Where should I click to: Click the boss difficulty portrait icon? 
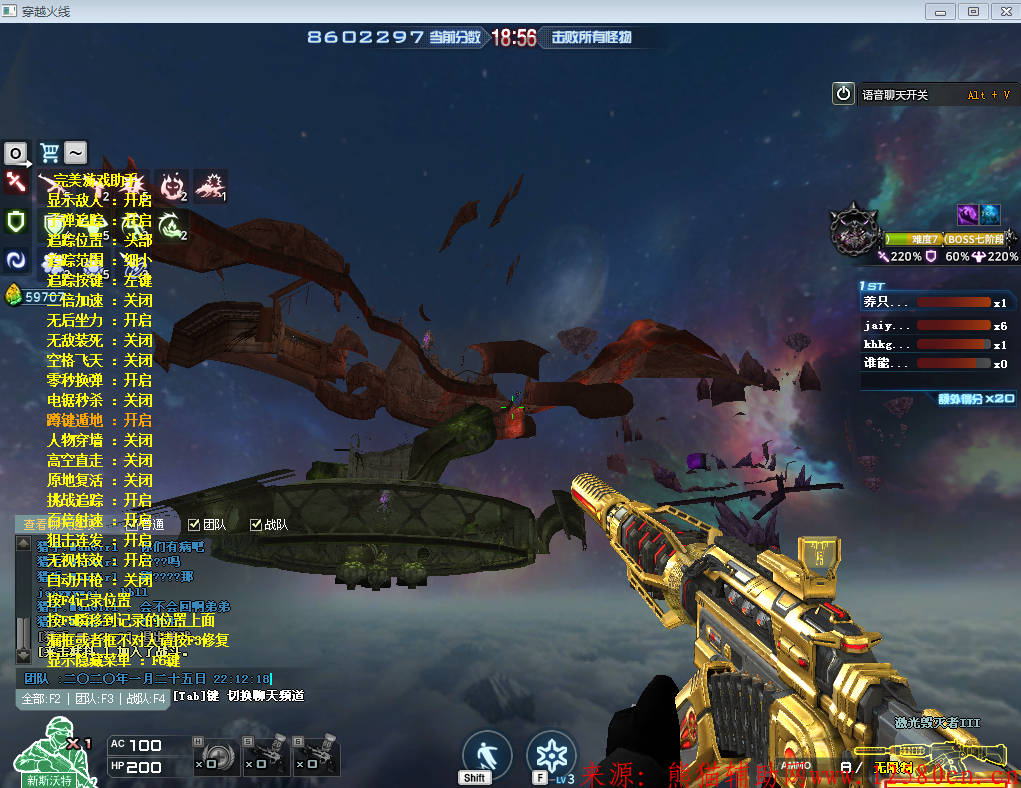[x=855, y=228]
